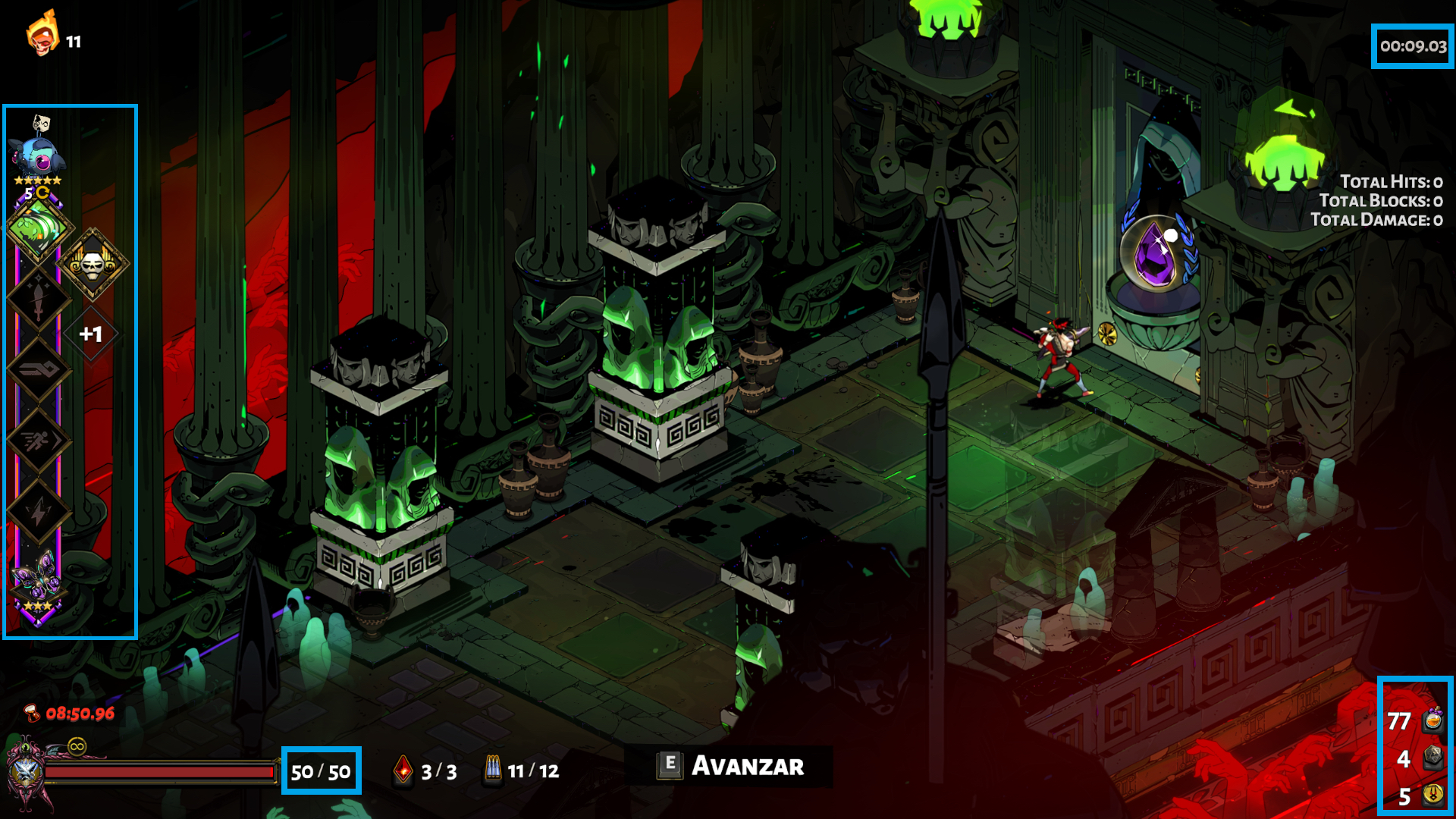Click the blue plush companion icon
This screenshot has width=1456, height=819.
[38, 157]
